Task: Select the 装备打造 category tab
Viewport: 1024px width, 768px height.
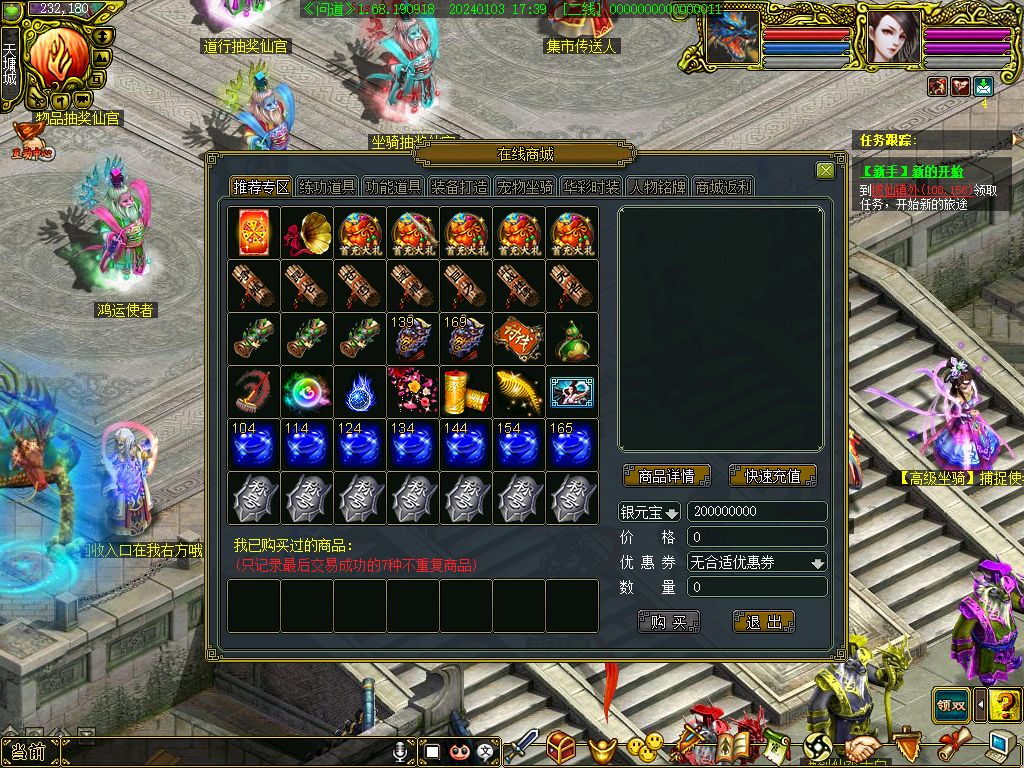Action: coord(459,187)
